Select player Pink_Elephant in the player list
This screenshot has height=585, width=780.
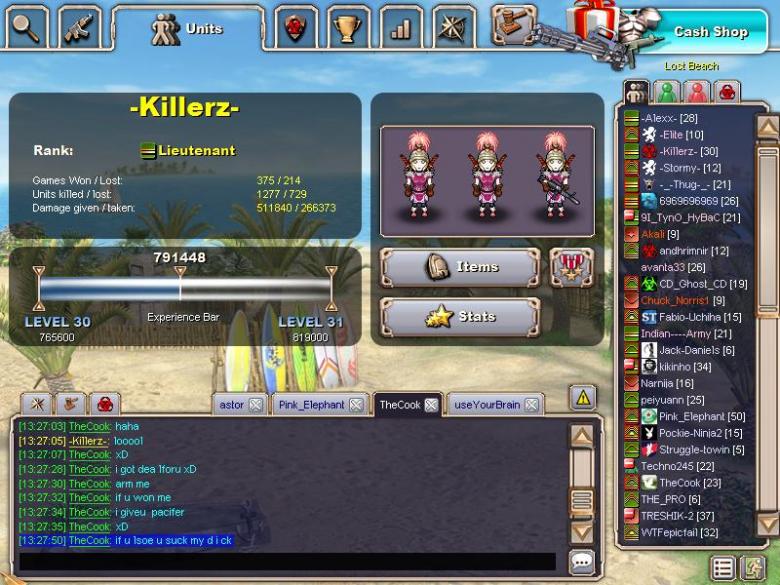tap(701, 416)
